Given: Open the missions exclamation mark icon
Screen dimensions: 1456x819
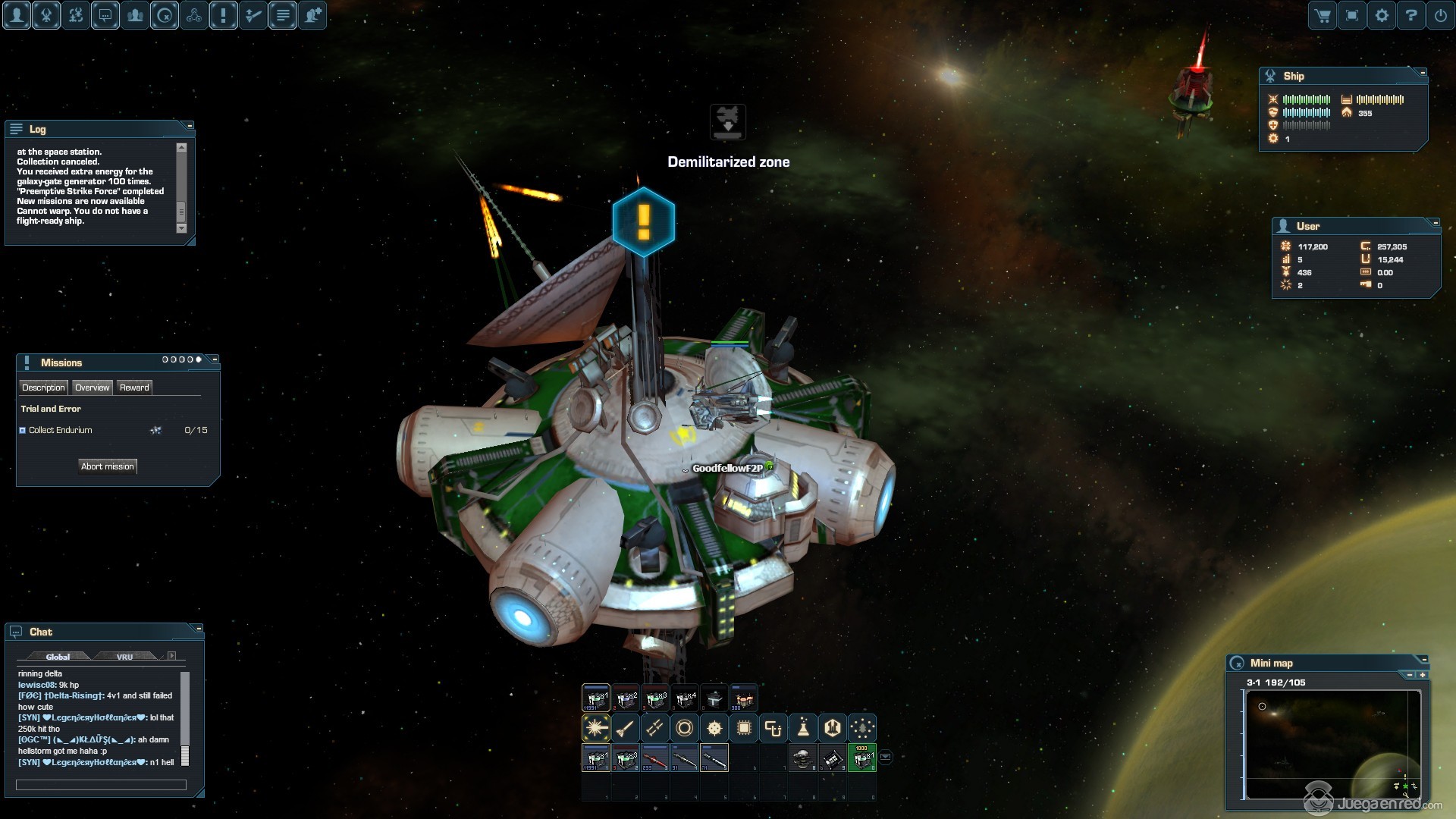Looking at the screenshot, I should (x=224, y=15).
